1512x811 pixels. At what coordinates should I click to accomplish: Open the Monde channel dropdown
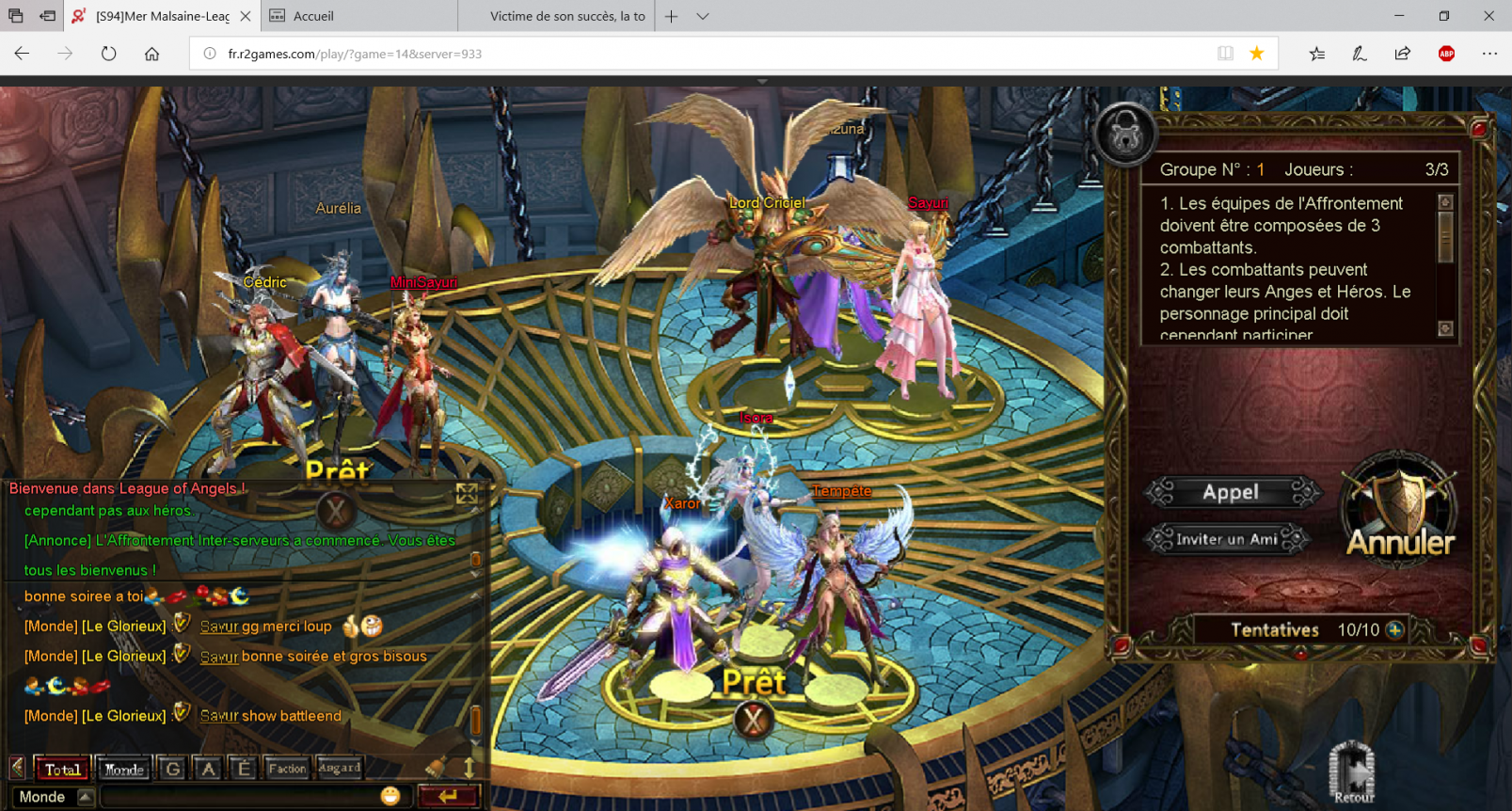coord(85,797)
